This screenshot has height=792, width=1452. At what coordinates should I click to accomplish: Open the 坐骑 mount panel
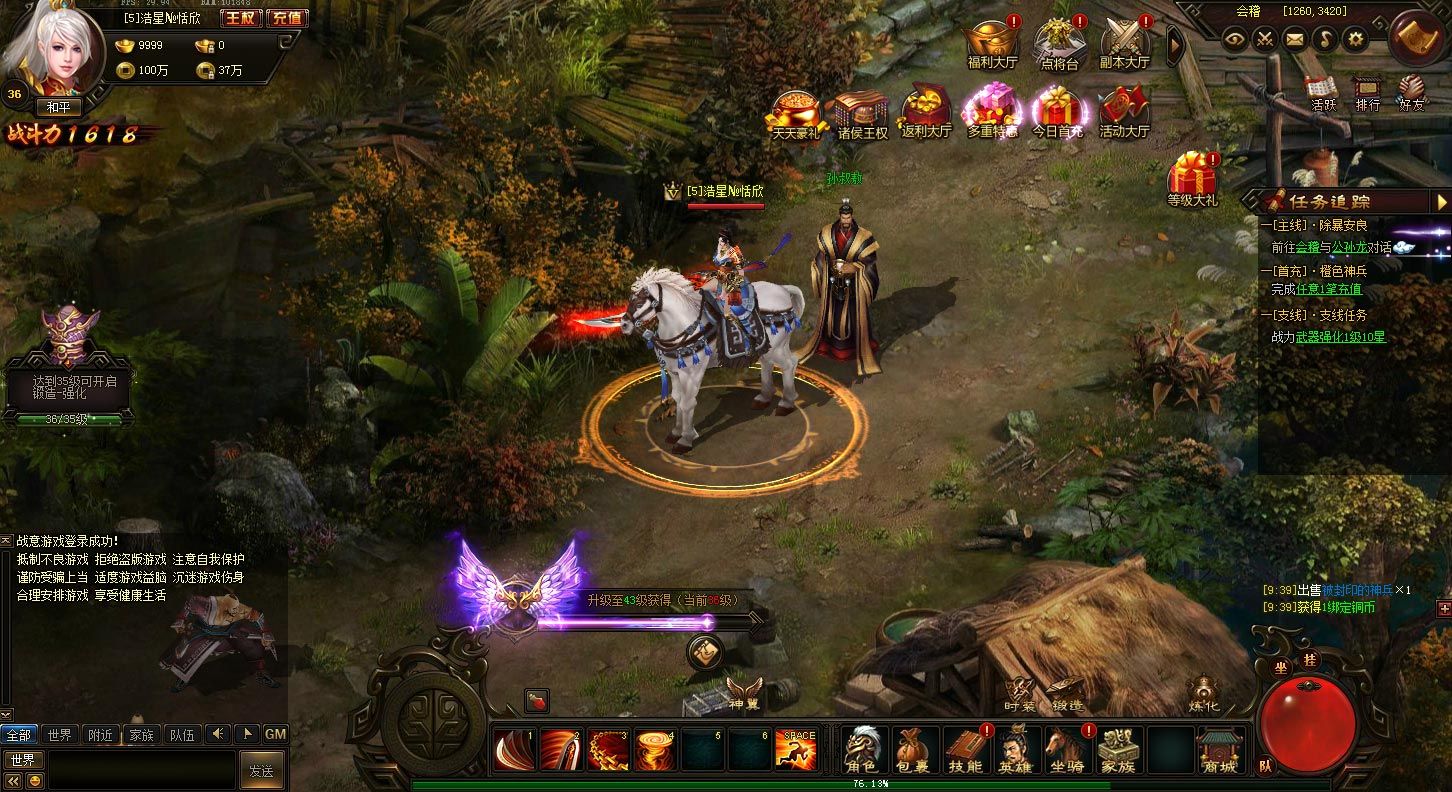1066,749
